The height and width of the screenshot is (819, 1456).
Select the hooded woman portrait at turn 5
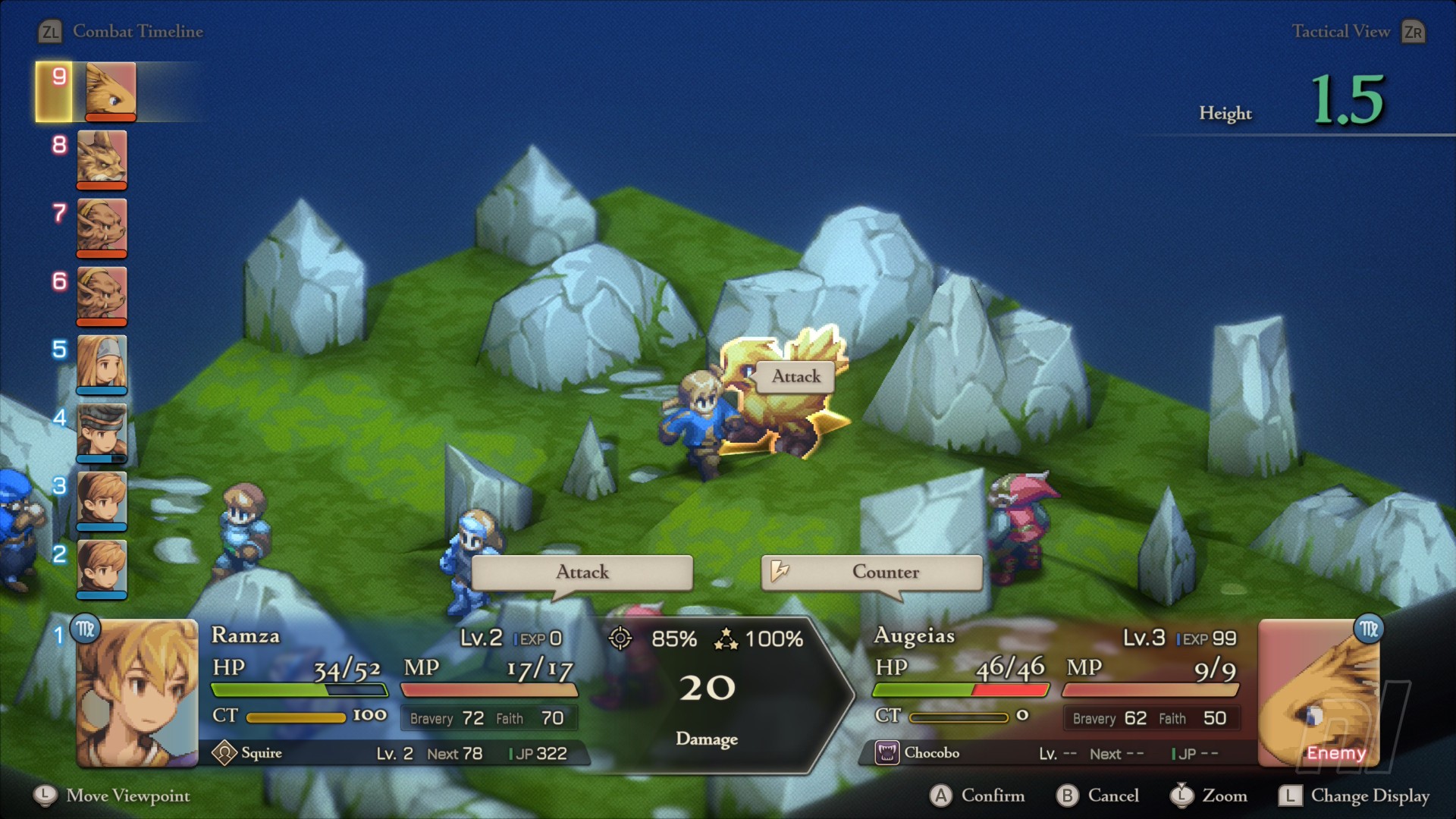102,363
